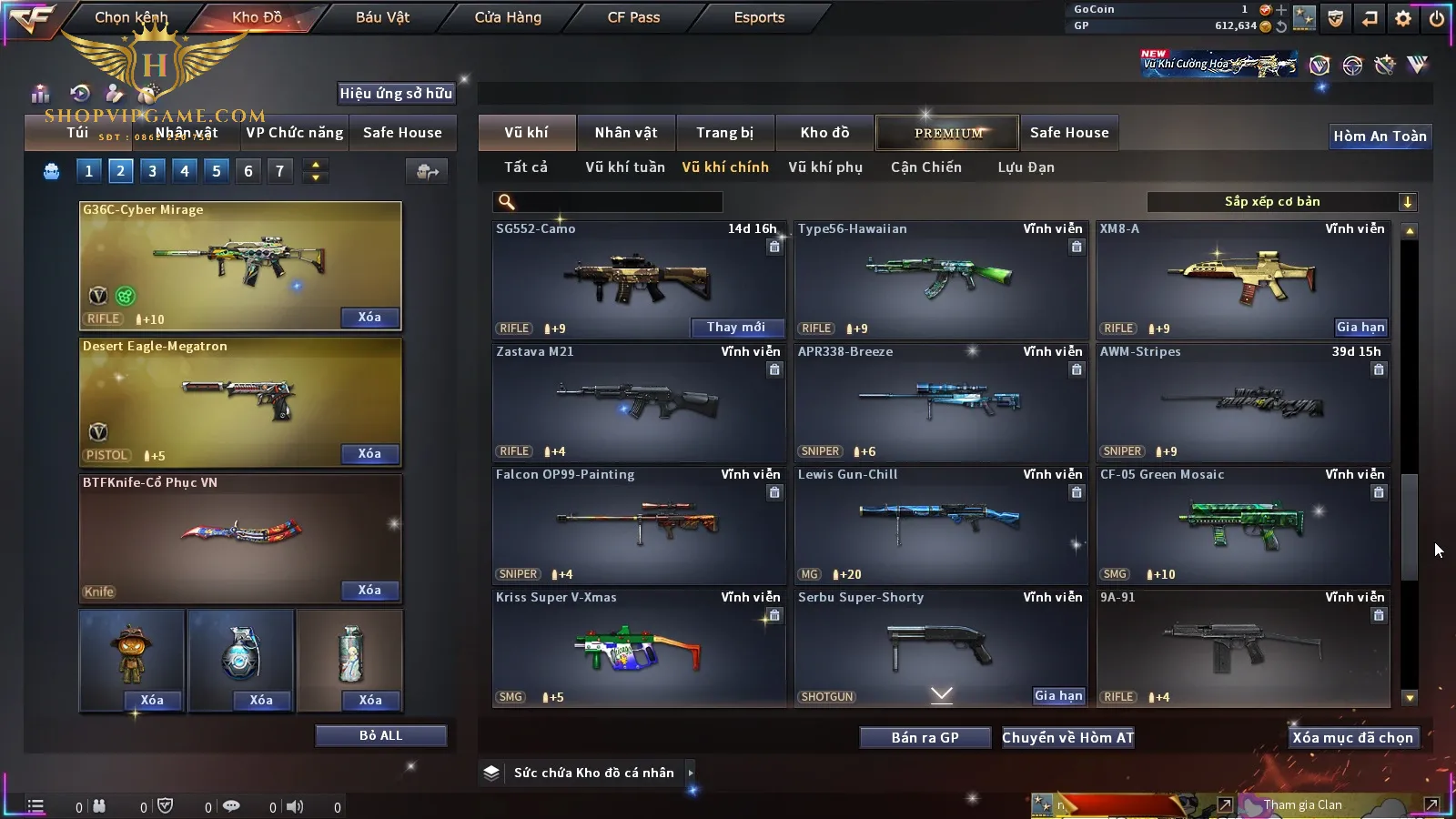Open settings via the gear icon
Image resolution: width=1456 pixels, height=819 pixels.
point(1403,18)
